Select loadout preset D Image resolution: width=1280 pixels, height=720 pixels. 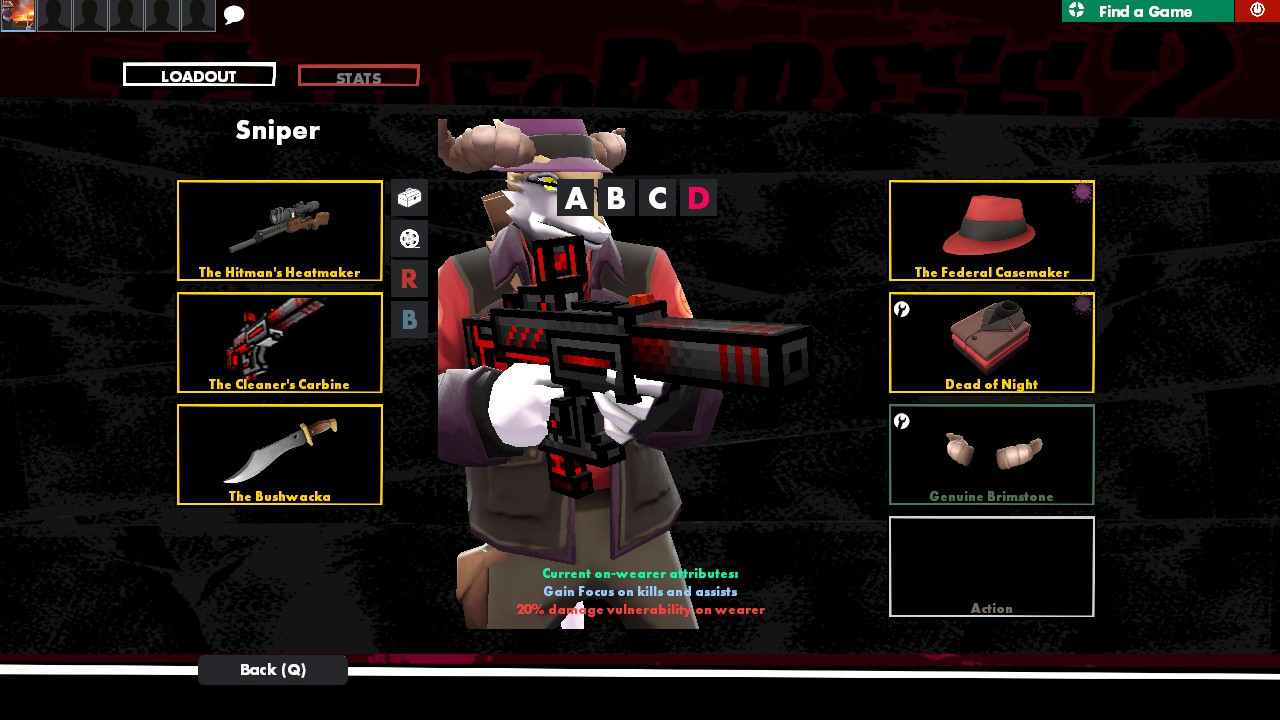click(698, 197)
